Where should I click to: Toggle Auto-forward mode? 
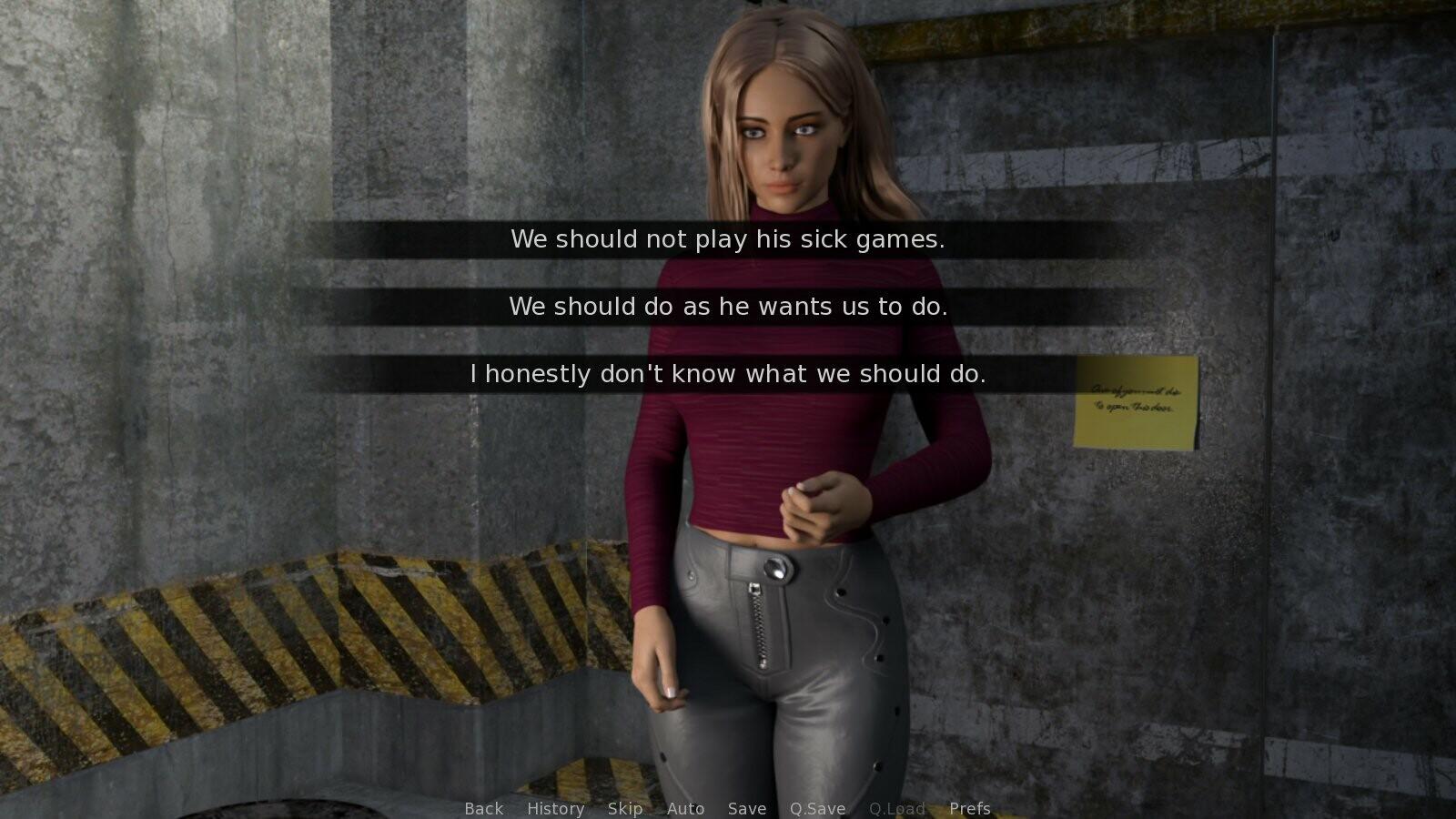685,808
